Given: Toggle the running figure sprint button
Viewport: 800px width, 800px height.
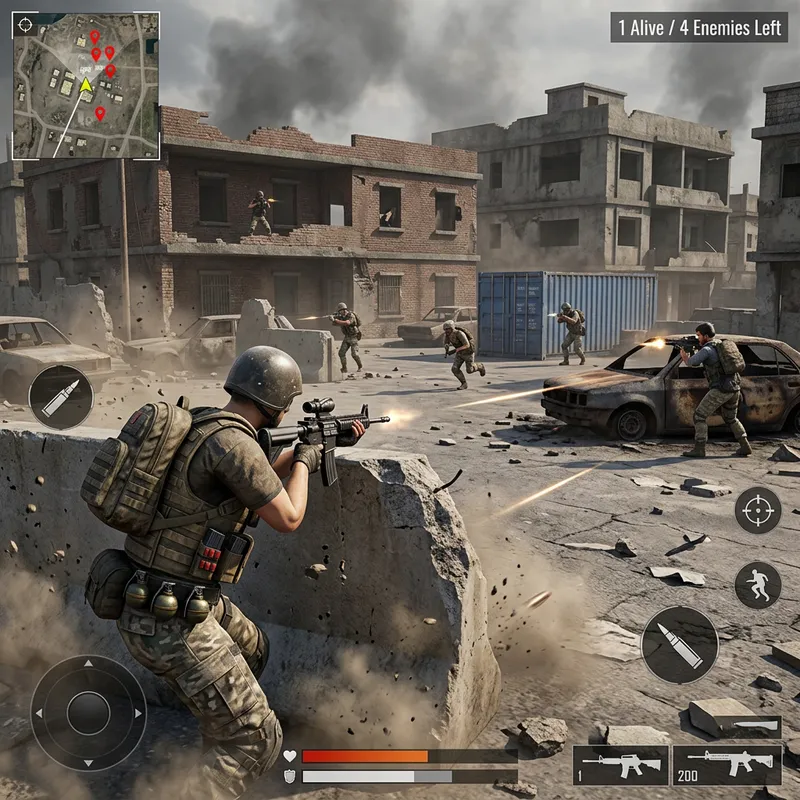Looking at the screenshot, I should pyautogui.click(x=758, y=585).
